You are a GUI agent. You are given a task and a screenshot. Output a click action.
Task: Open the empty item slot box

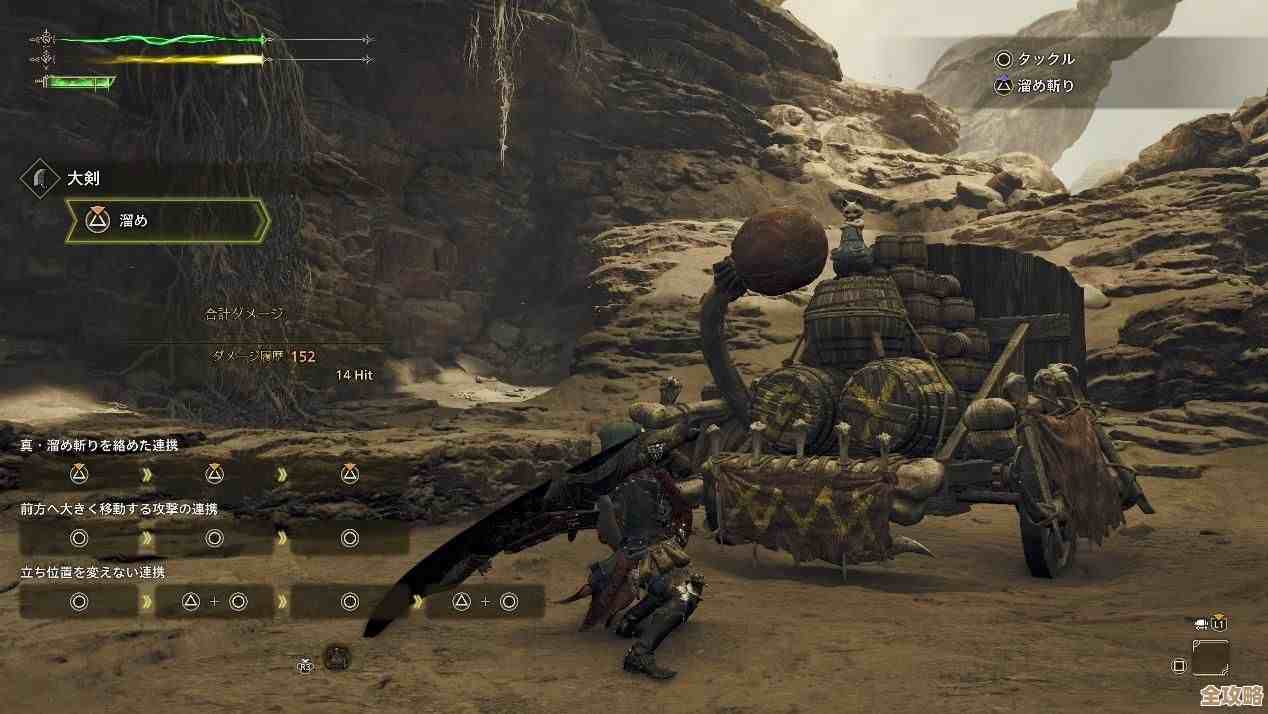click(x=1211, y=659)
